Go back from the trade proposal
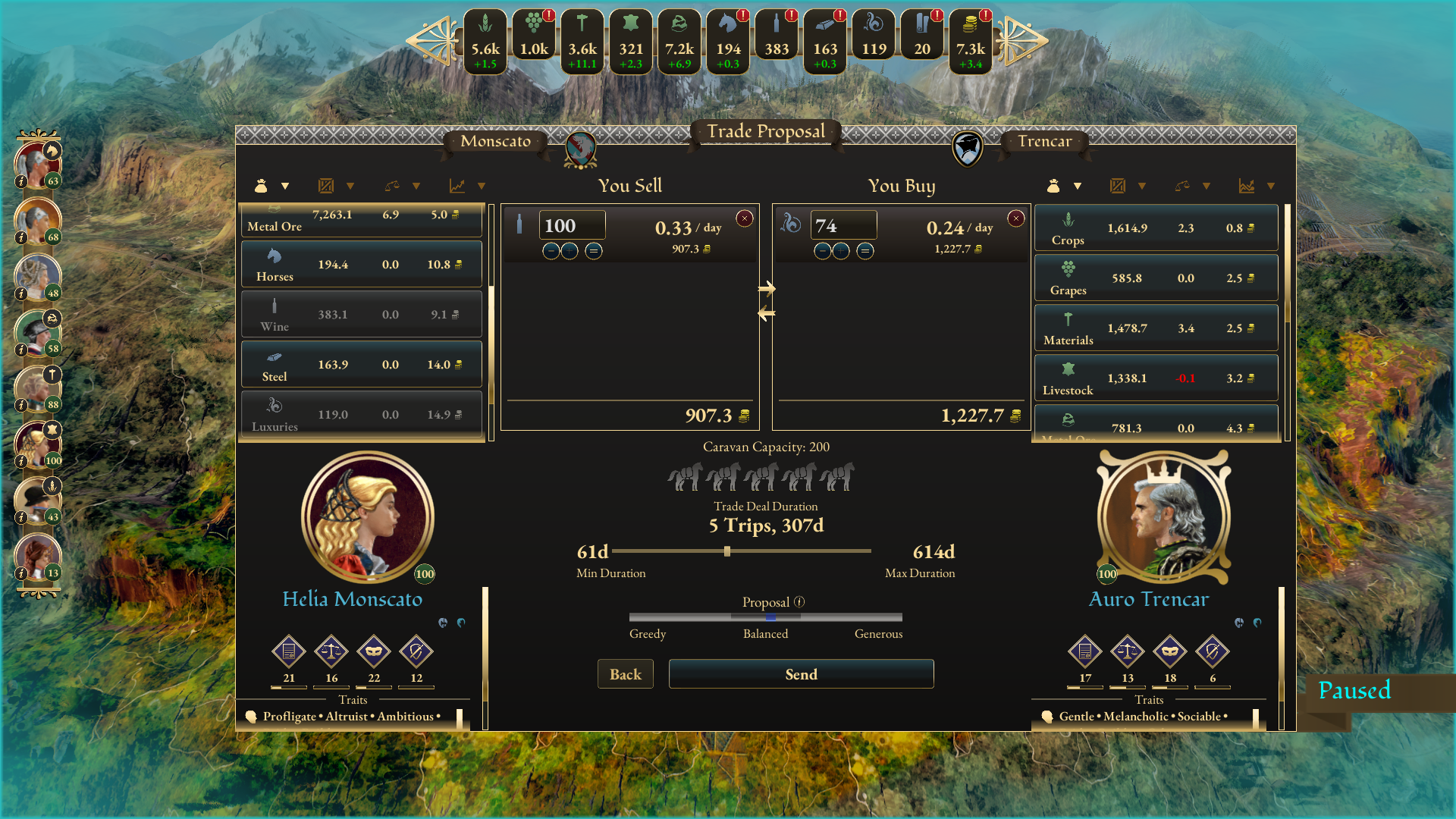The height and width of the screenshot is (819, 1456). (x=625, y=674)
